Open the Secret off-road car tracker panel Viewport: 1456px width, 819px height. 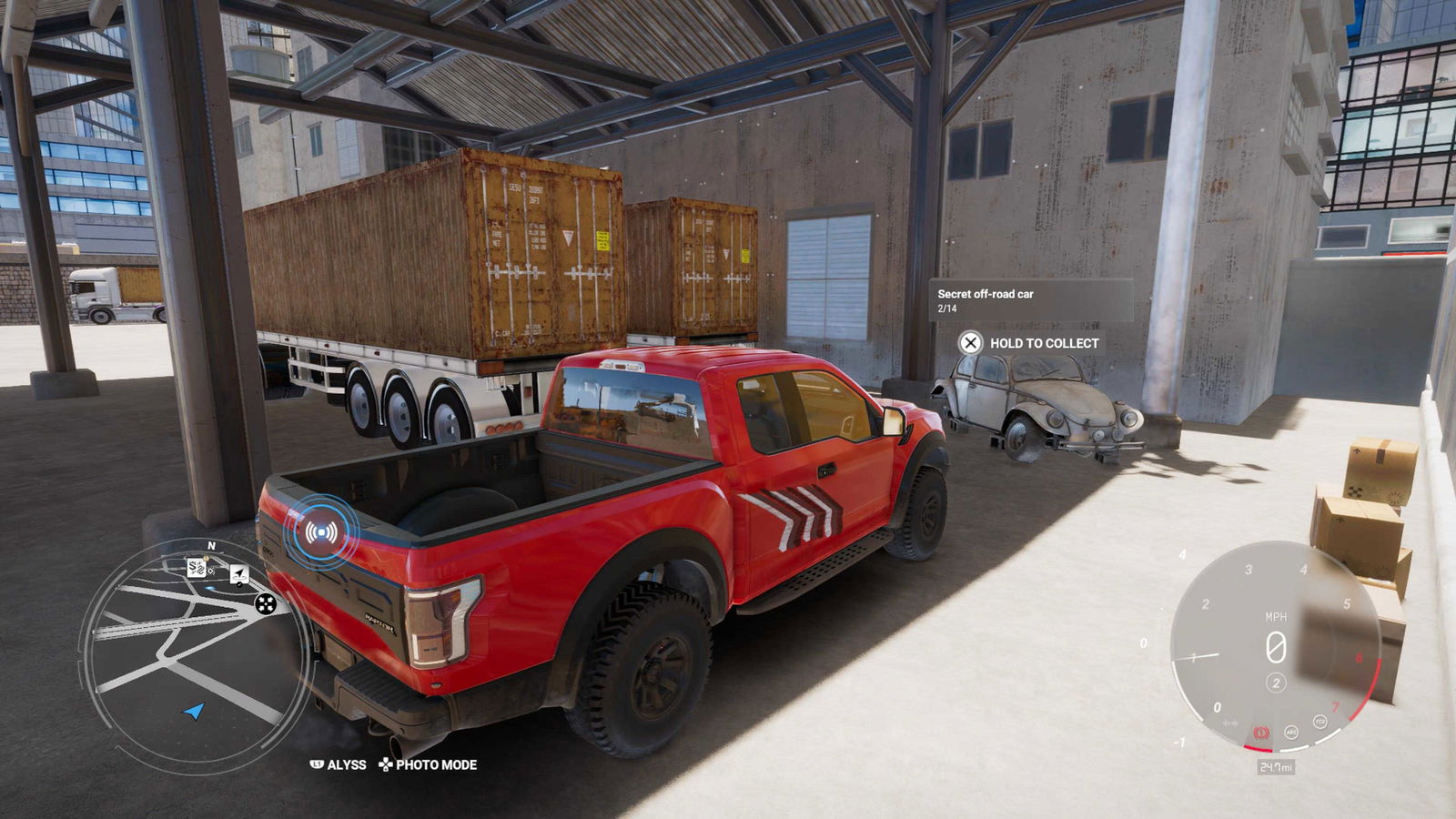(1030, 300)
